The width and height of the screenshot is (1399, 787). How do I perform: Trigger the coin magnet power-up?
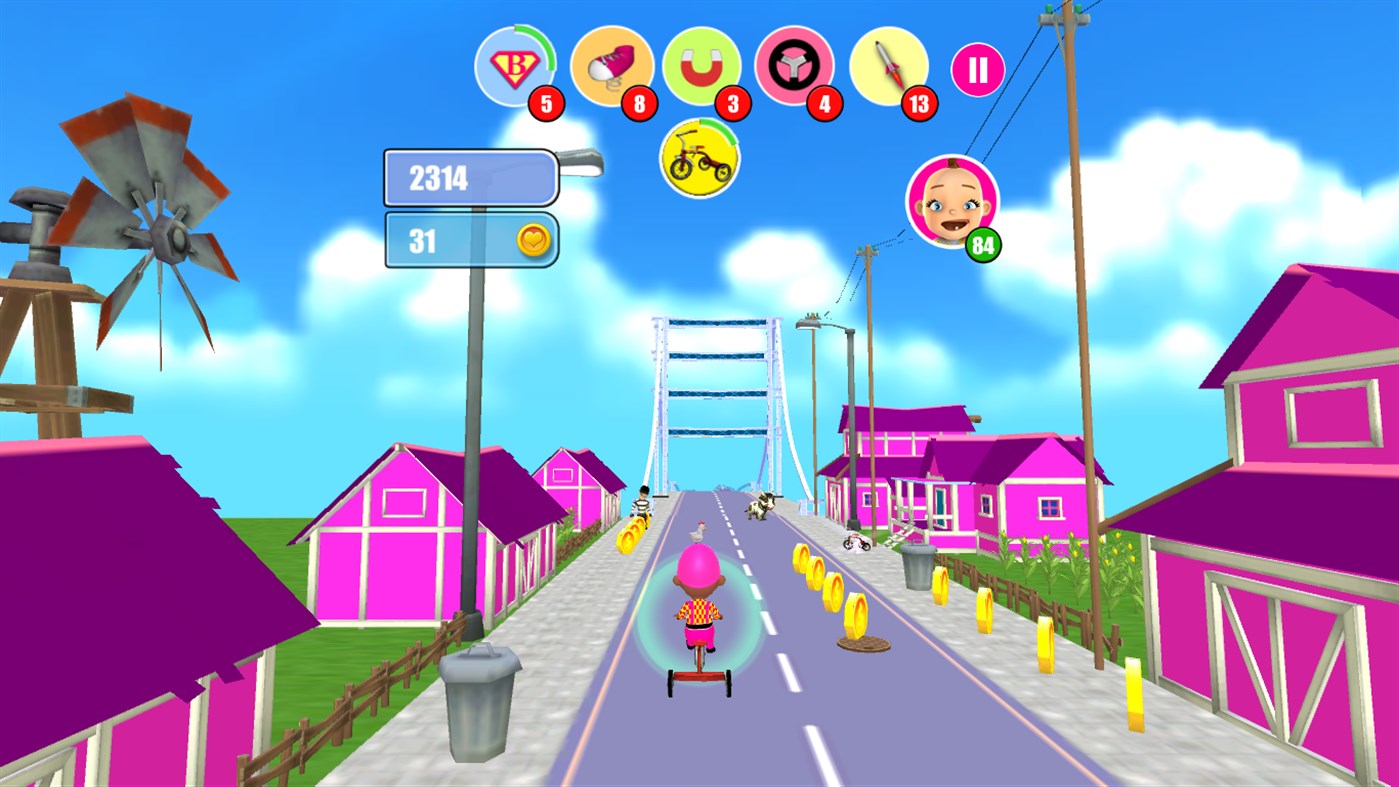703,66
